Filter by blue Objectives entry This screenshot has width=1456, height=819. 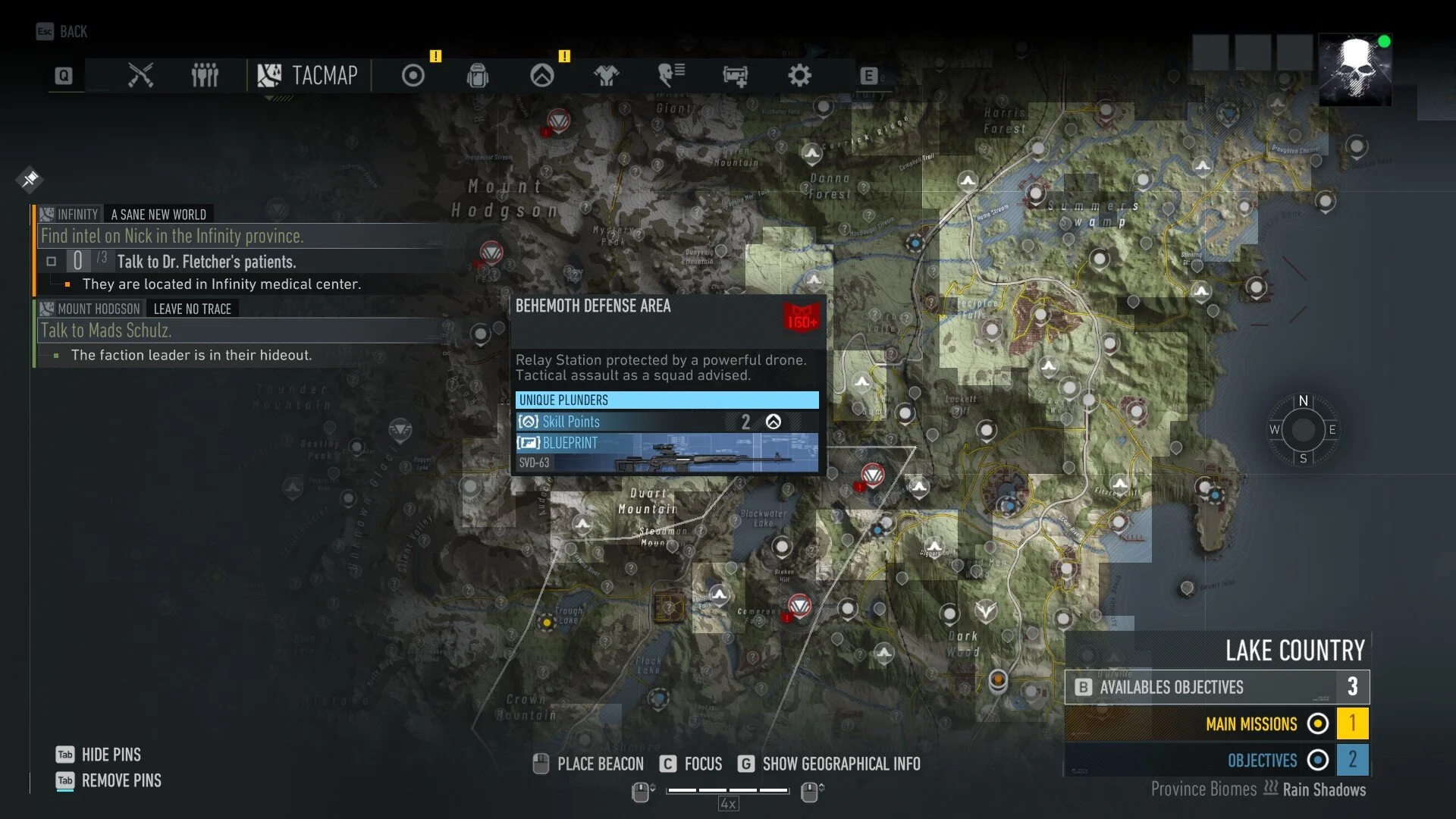(1262, 761)
